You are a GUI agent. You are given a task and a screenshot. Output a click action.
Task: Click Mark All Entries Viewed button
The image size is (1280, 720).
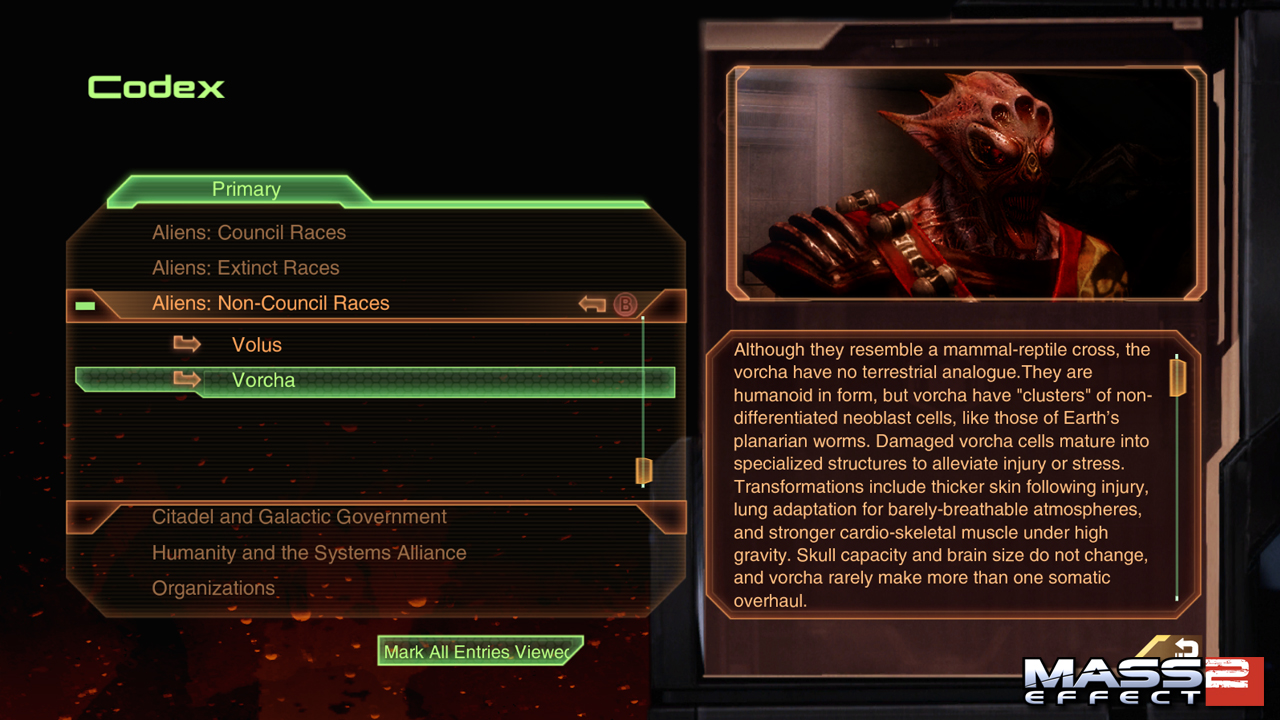point(480,652)
